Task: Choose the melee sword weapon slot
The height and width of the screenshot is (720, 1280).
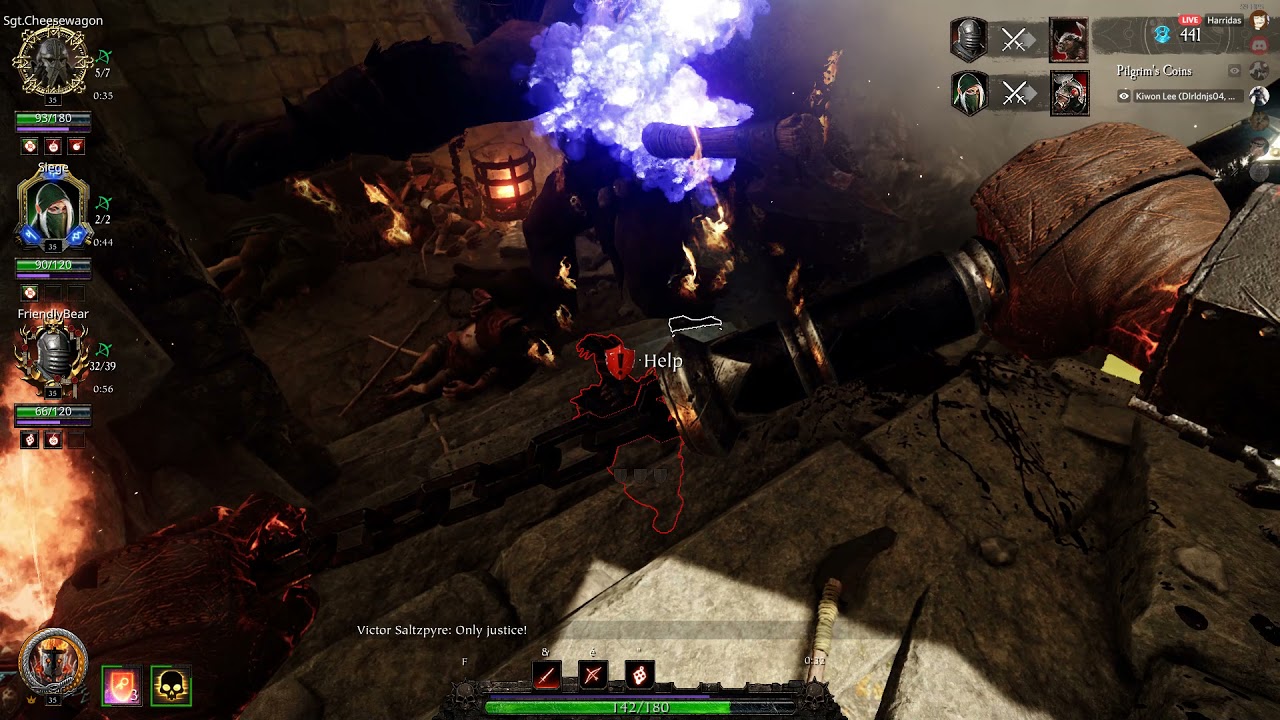Action: point(546,676)
